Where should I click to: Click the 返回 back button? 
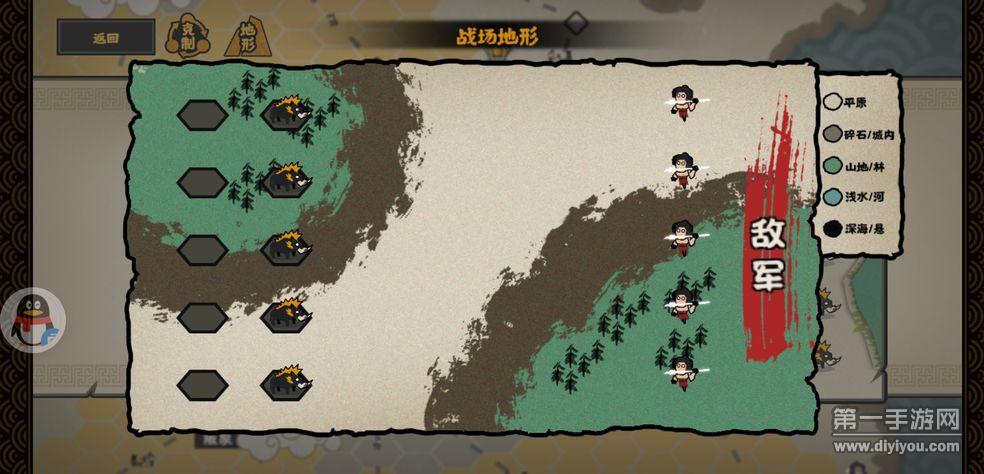coord(106,38)
